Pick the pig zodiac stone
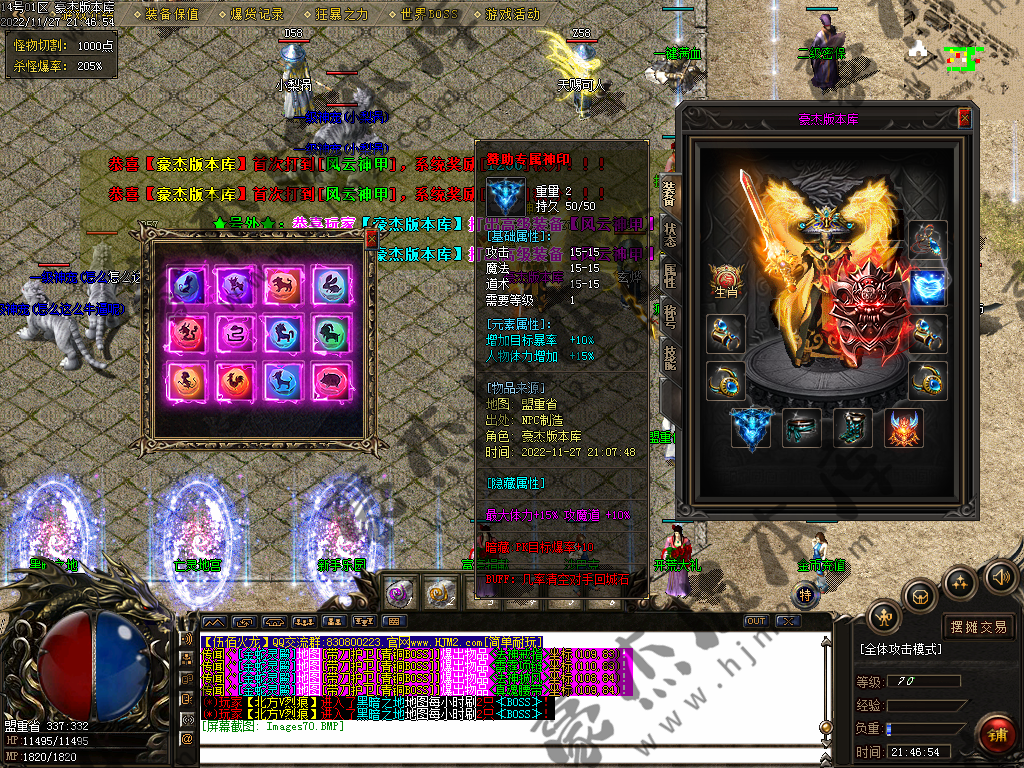1024x768 pixels. (x=331, y=380)
